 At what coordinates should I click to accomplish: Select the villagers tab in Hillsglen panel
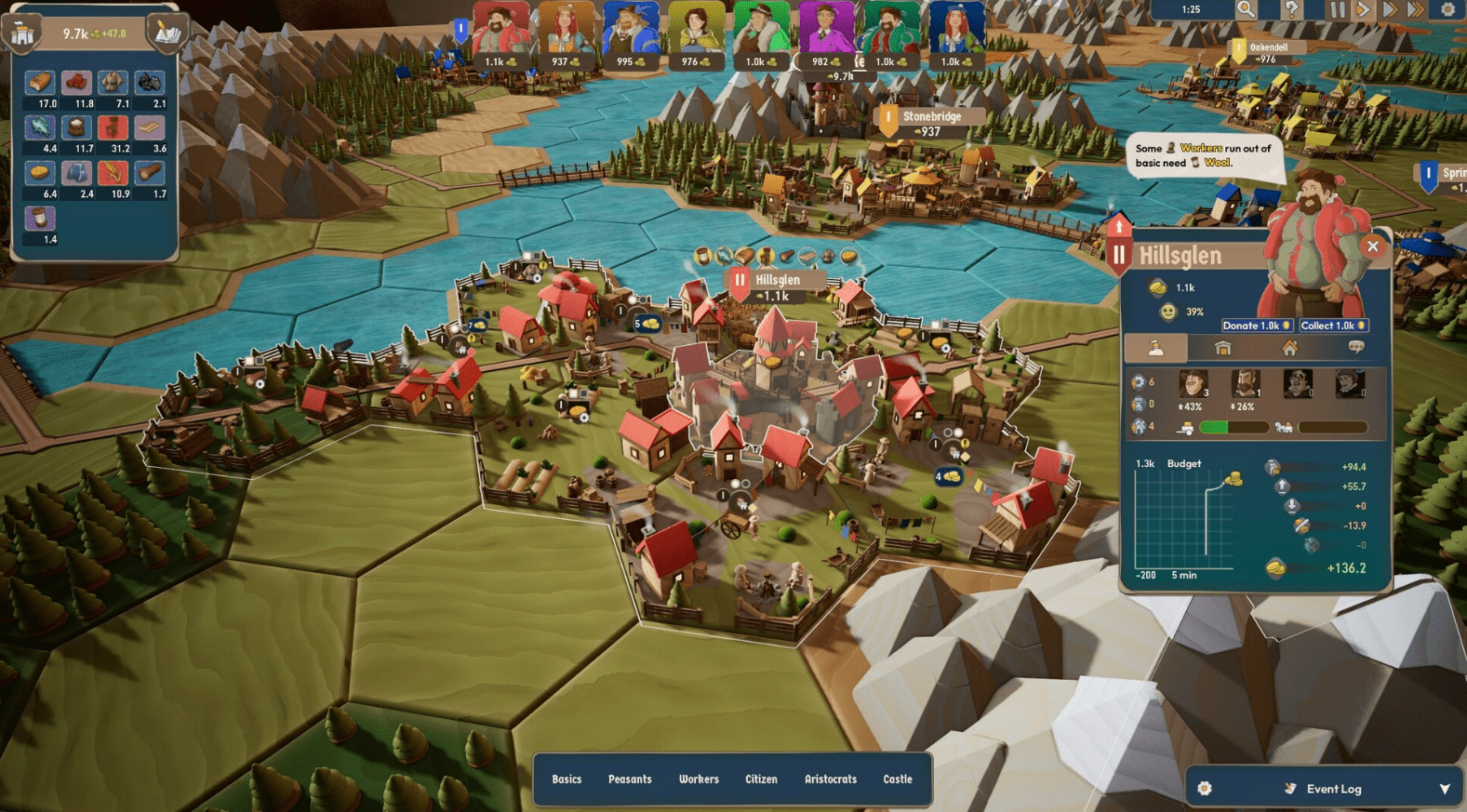point(1156,348)
